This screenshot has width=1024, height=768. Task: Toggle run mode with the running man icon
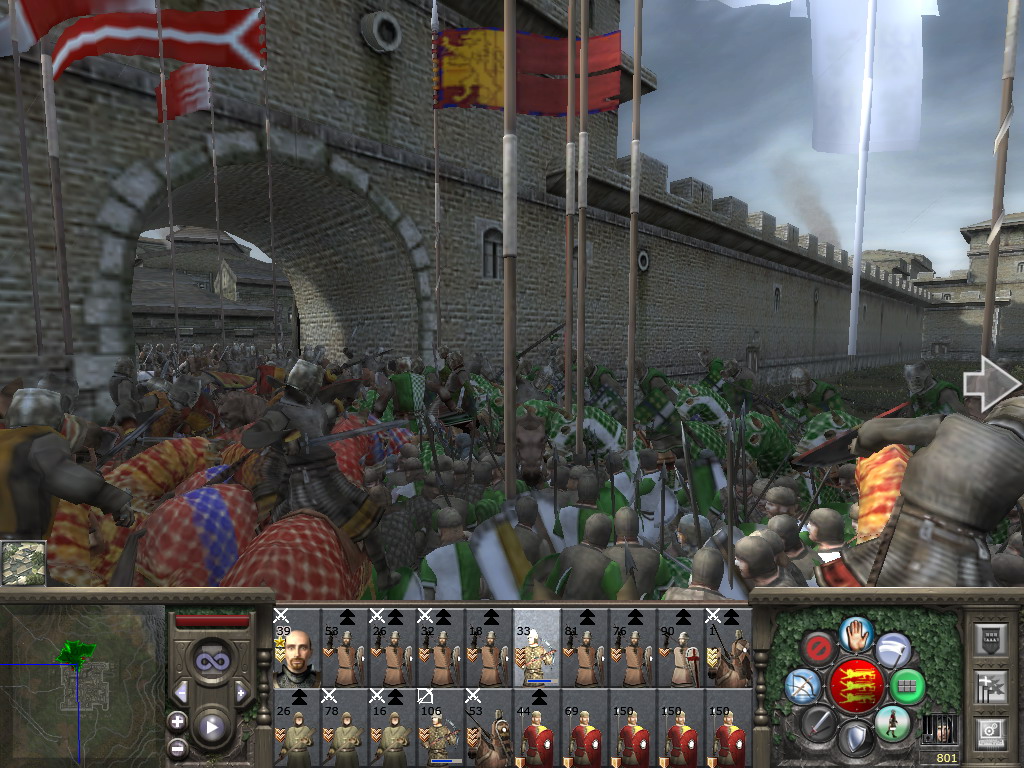[x=892, y=722]
